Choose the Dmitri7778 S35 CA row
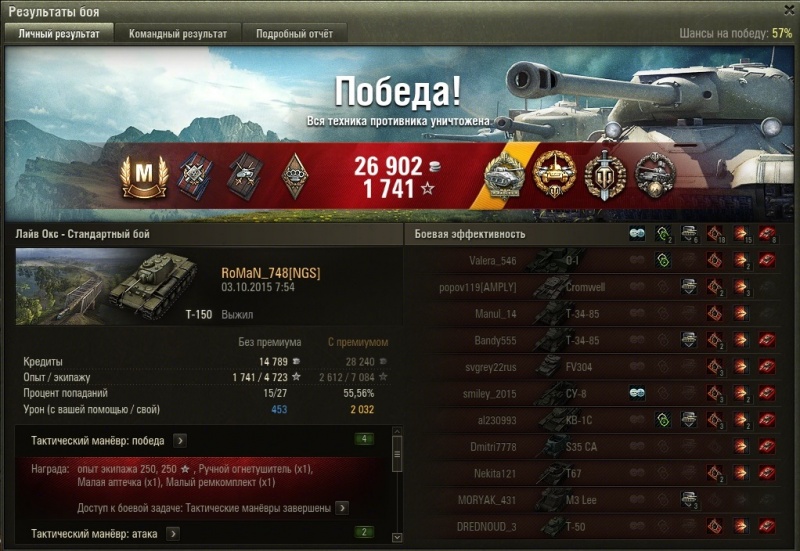This screenshot has height=551, width=800. [x=600, y=445]
